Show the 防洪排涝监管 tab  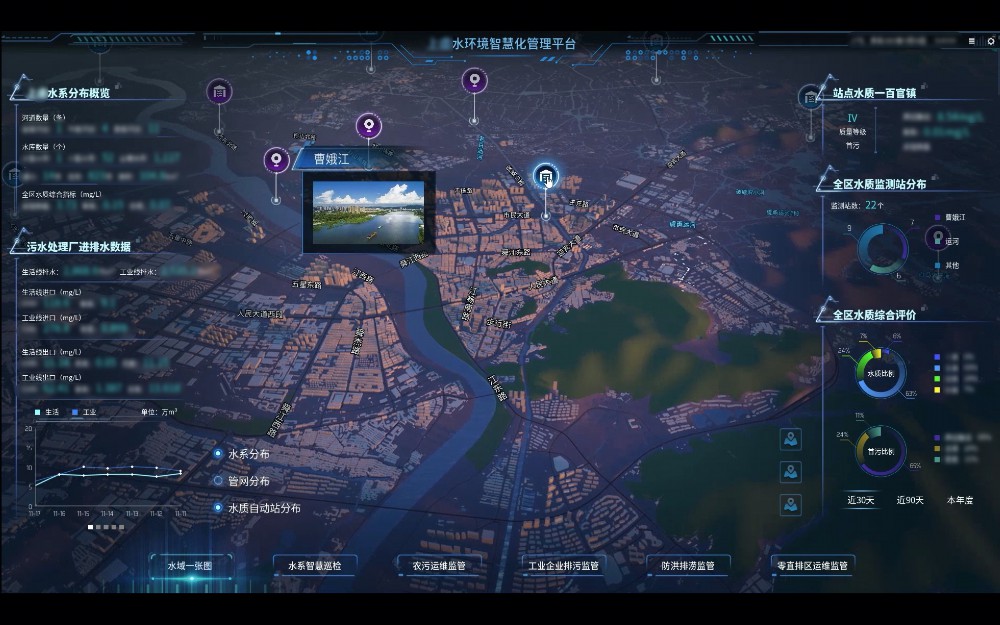(688, 566)
